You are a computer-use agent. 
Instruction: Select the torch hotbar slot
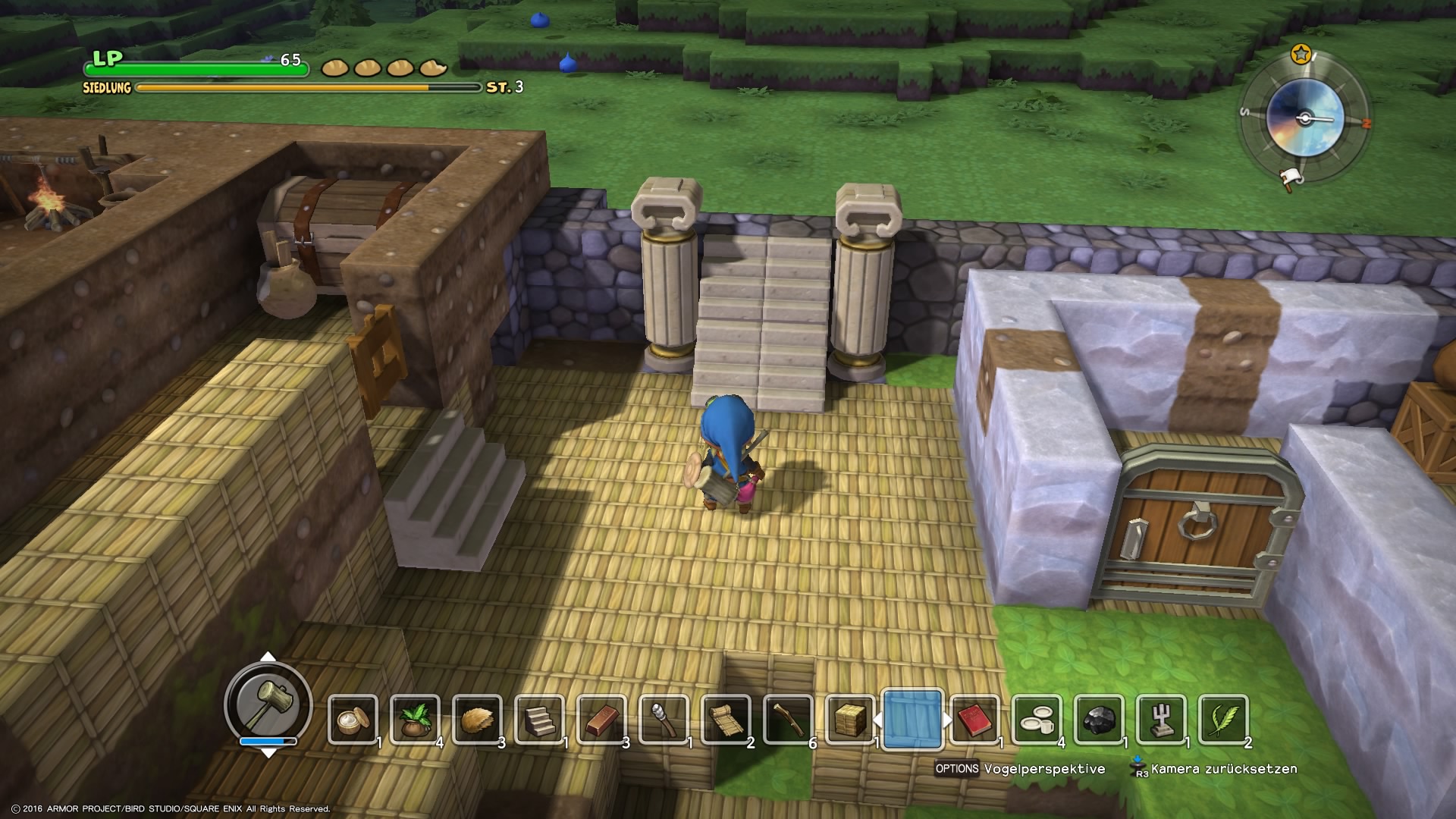click(664, 720)
